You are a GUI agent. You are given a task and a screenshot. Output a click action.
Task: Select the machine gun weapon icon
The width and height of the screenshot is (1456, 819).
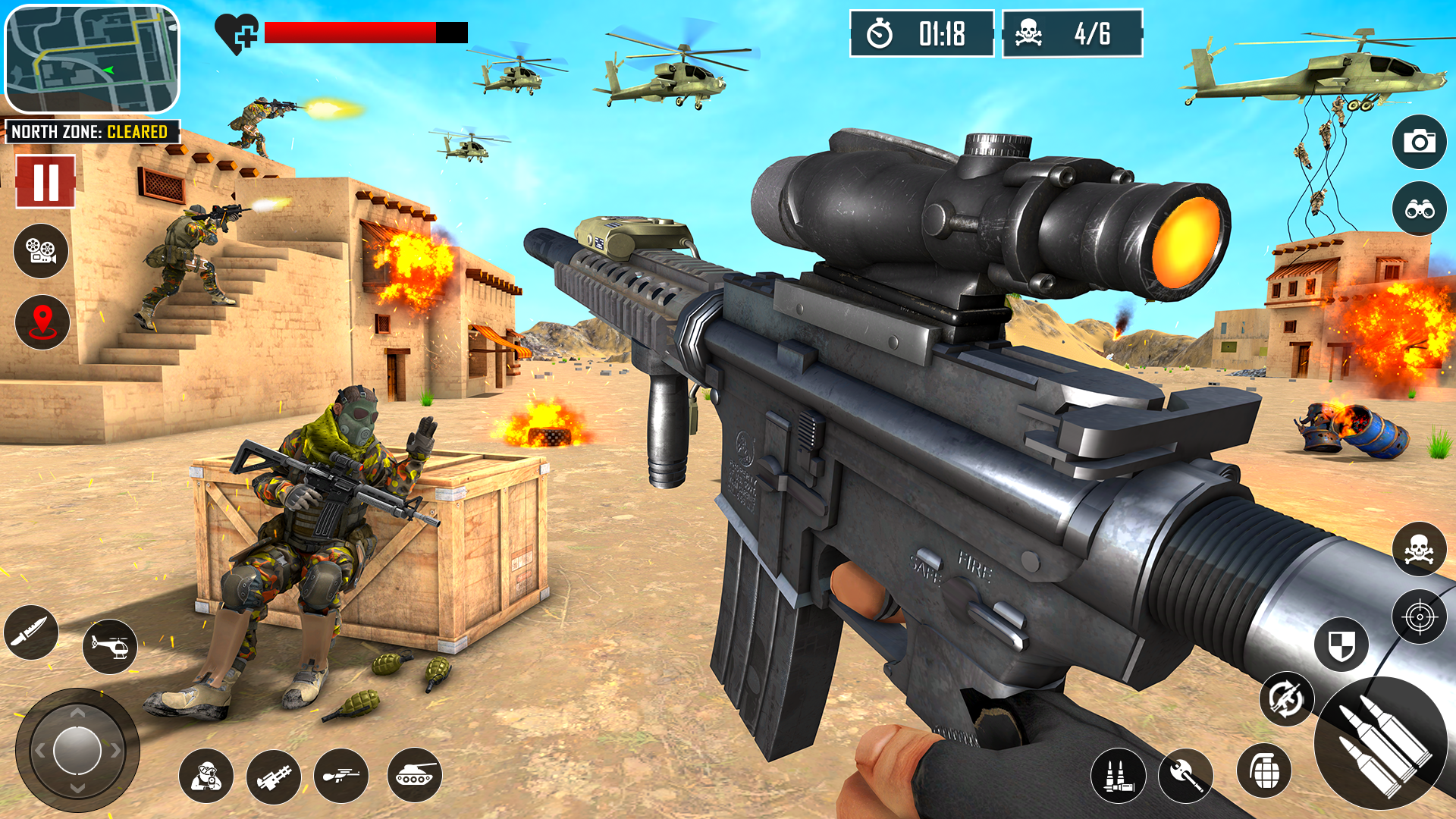pos(275,775)
